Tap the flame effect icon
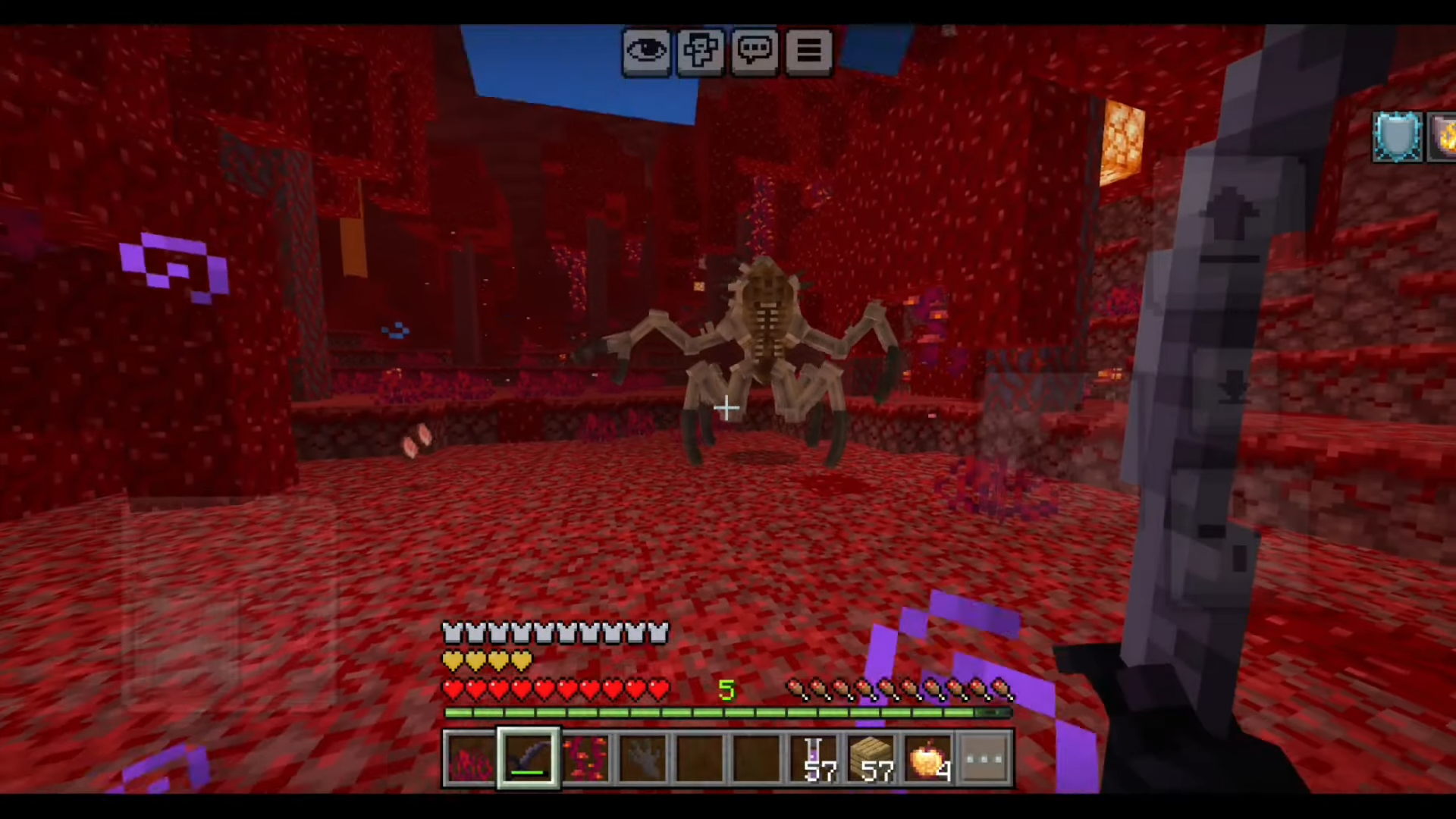Screen dimensions: 1456x819 tap(1443, 137)
